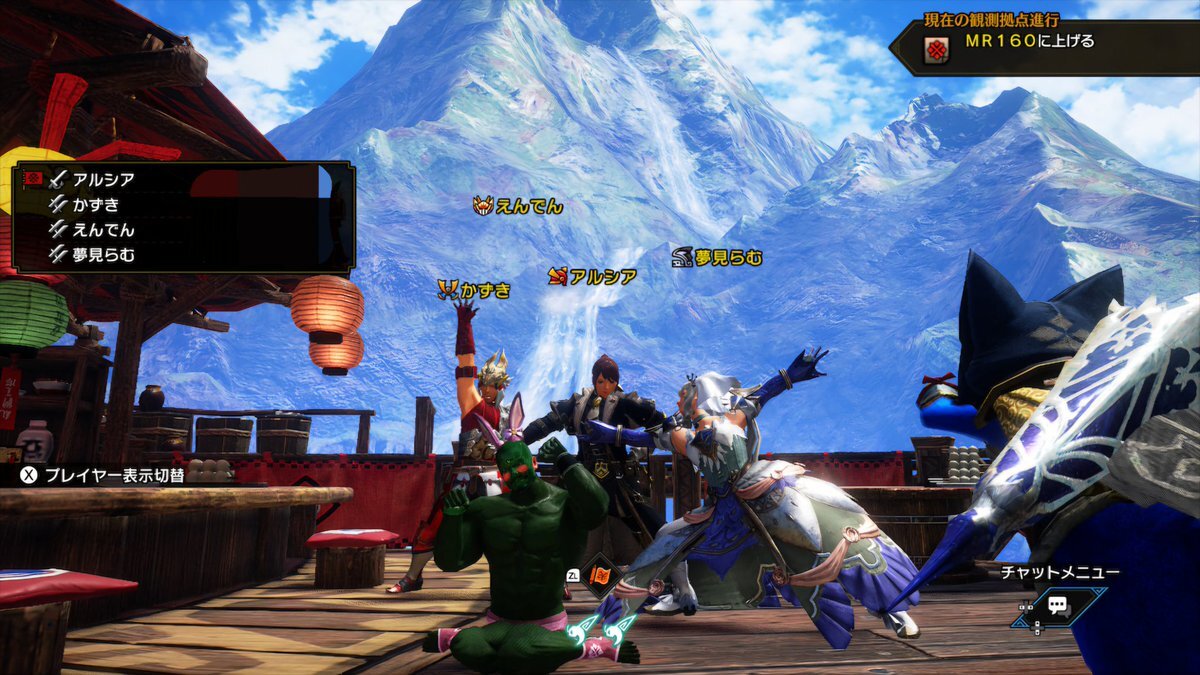The height and width of the screenshot is (675, 1200).
Task: Choose えんでん from the player list
Action: [103, 230]
